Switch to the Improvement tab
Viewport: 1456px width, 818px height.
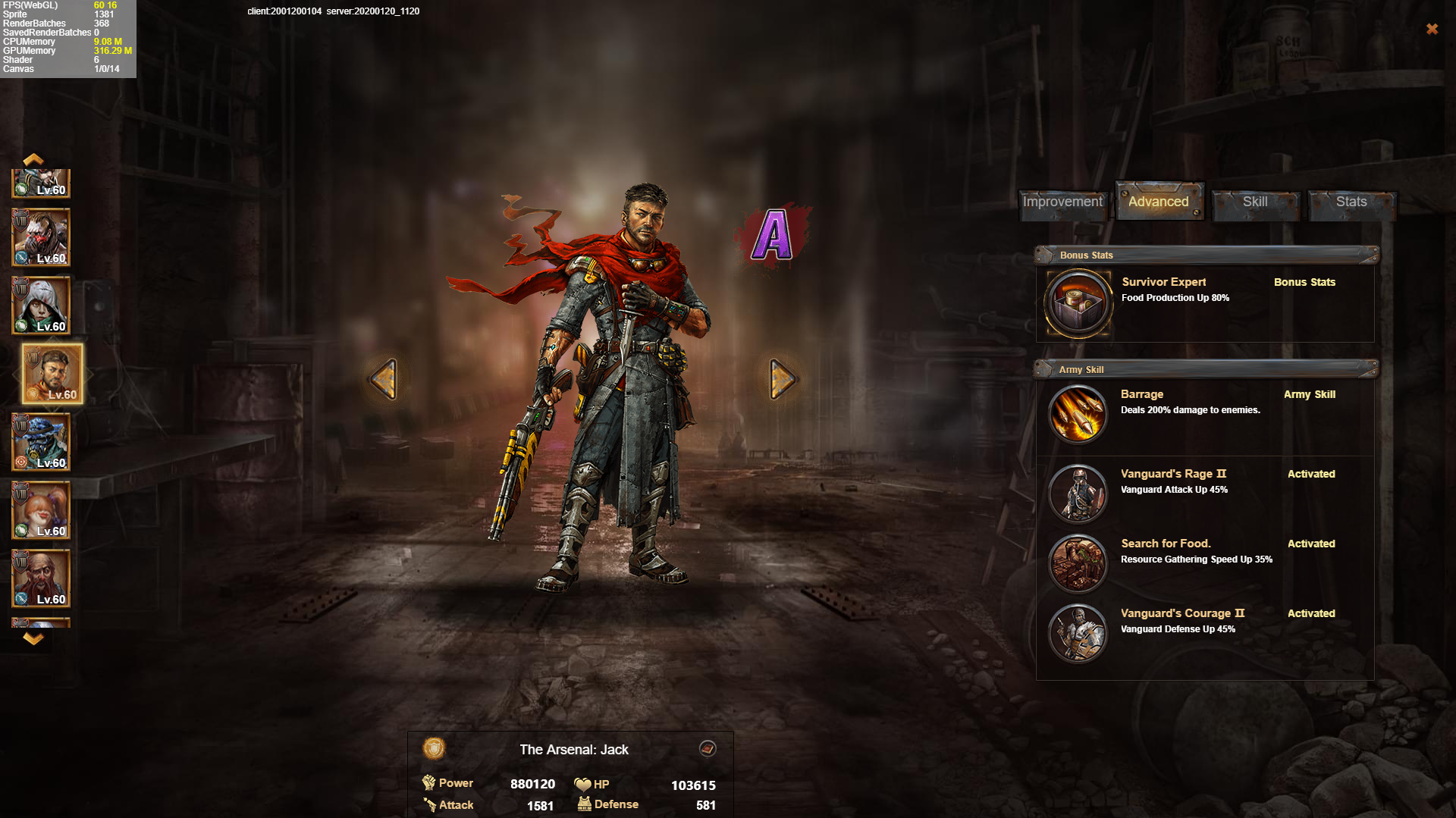pyautogui.click(x=1062, y=202)
